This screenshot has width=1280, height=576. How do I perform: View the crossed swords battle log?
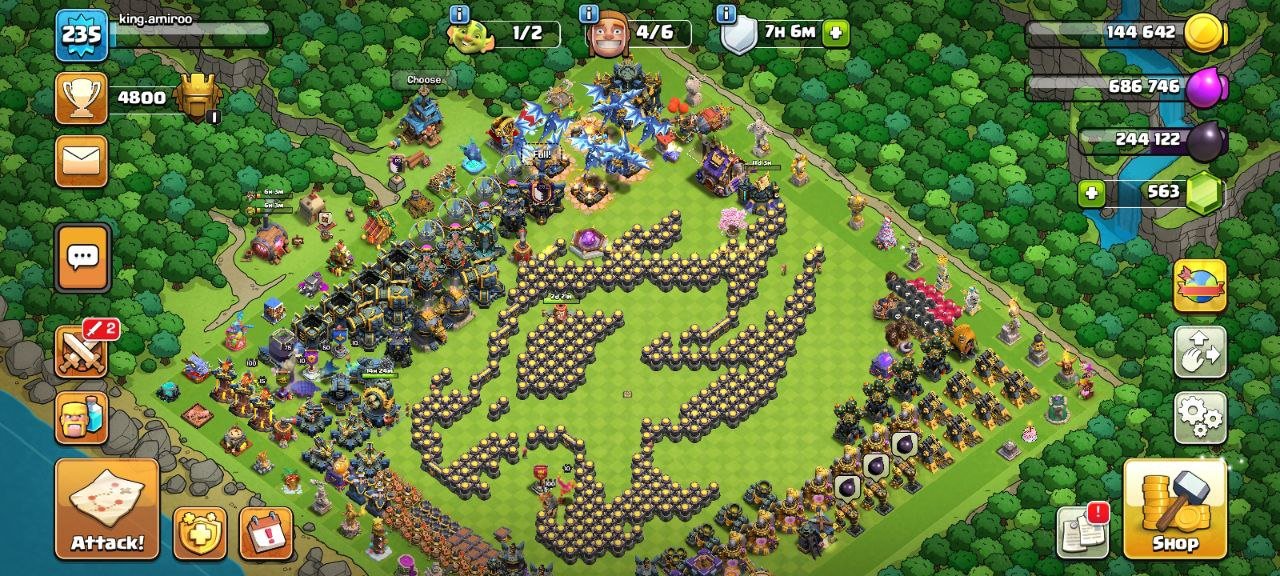point(82,351)
